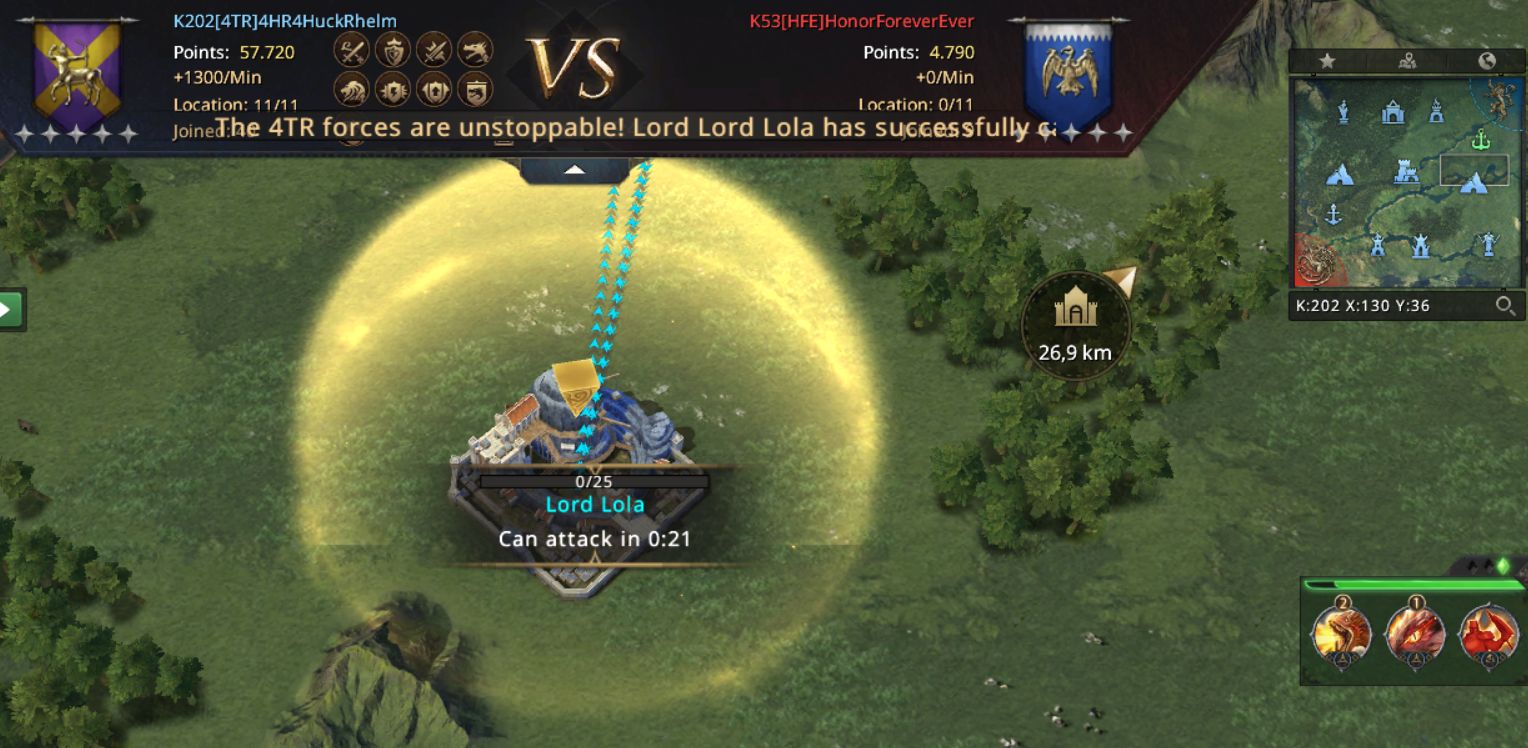
Task: Select the dragon head buff icon
Action: click(x=475, y=48)
